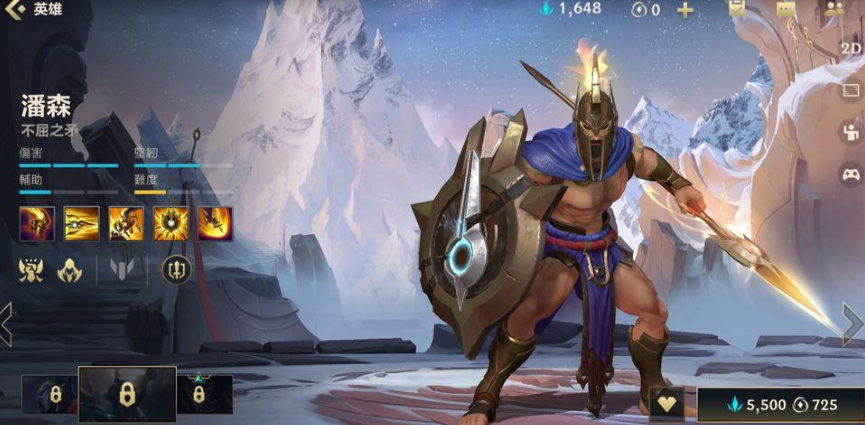View the leaping shield strike ability icon

[126, 224]
